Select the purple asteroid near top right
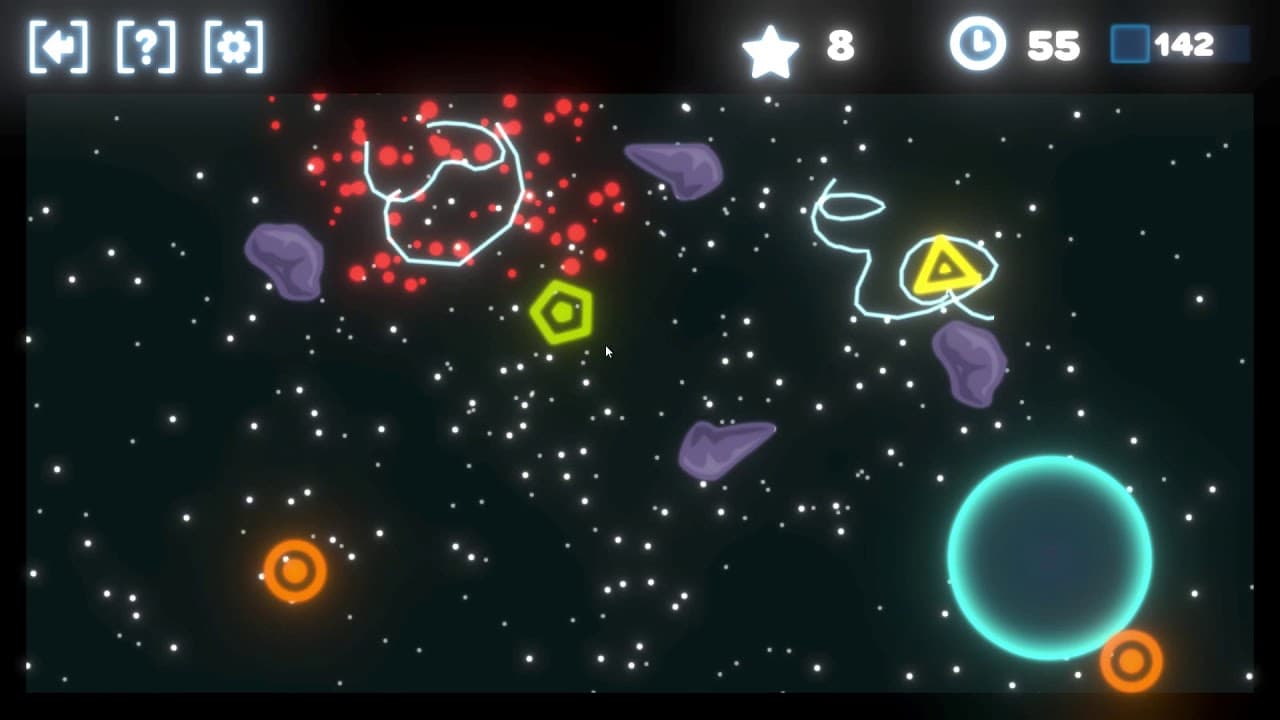 tap(674, 167)
